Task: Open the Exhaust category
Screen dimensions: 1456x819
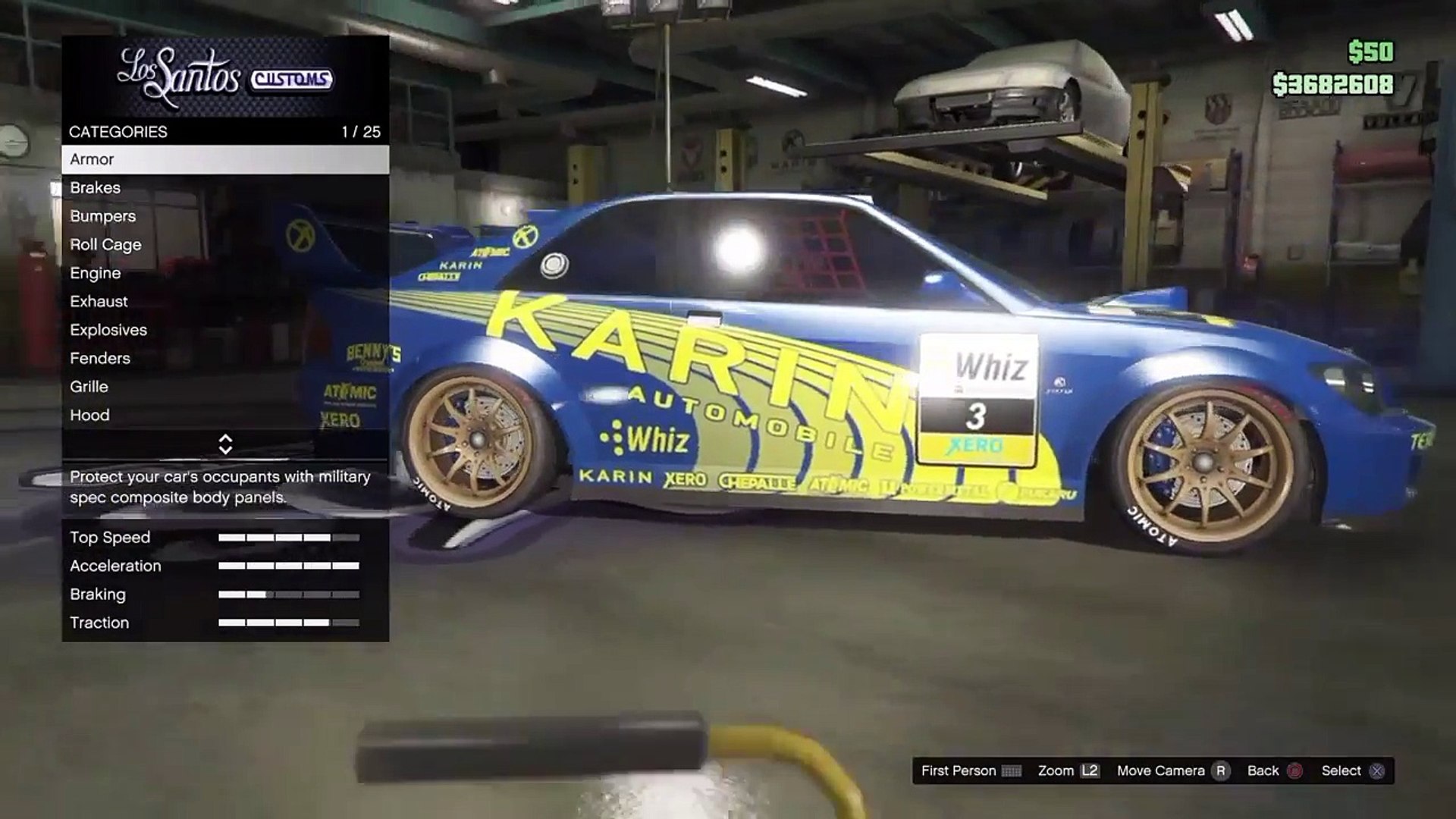Action: click(224, 302)
